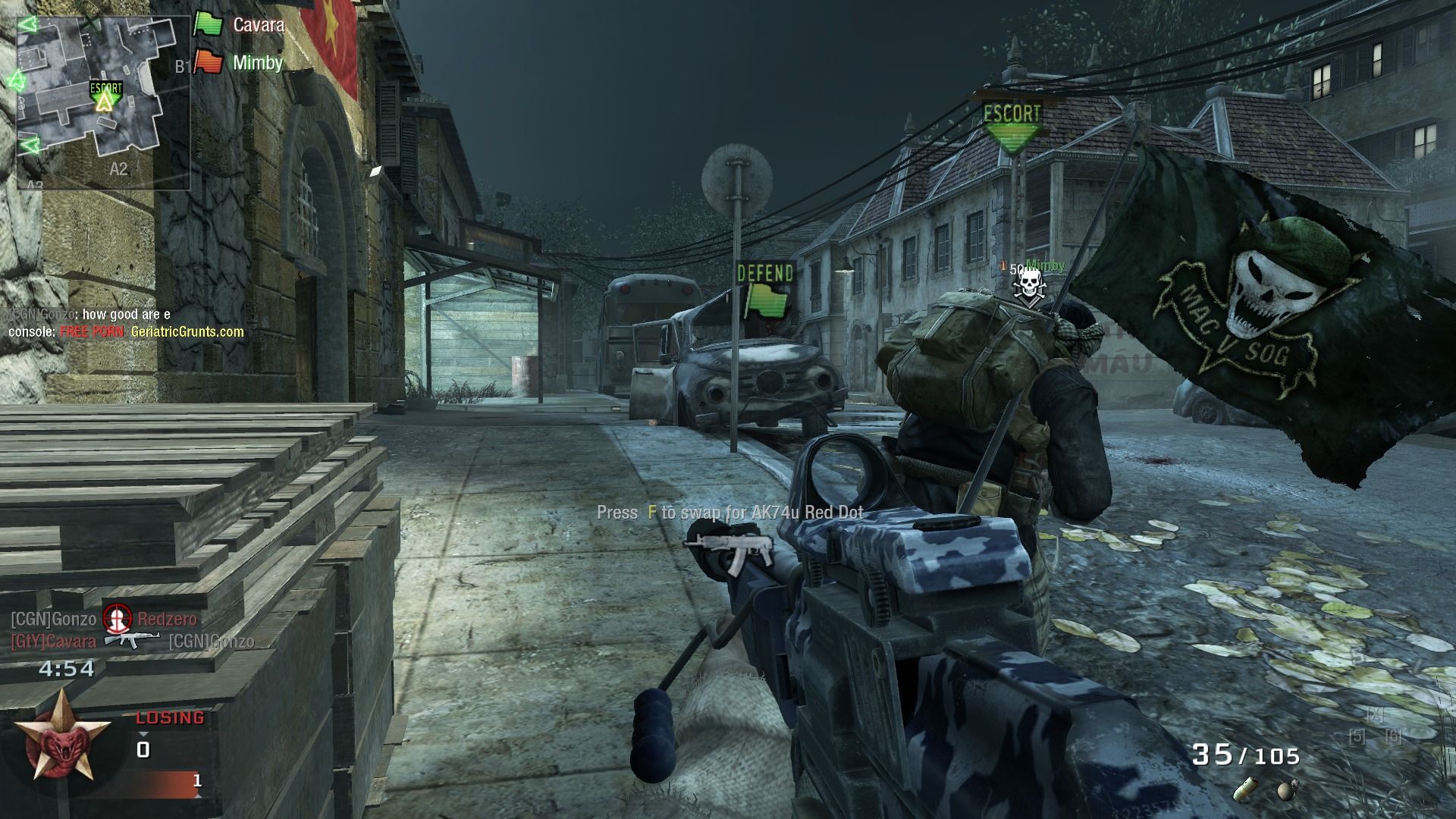The width and height of the screenshot is (1456, 819).
Task: Click the headshot crosshair icon in killfeed
Action: pyautogui.click(x=115, y=620)
